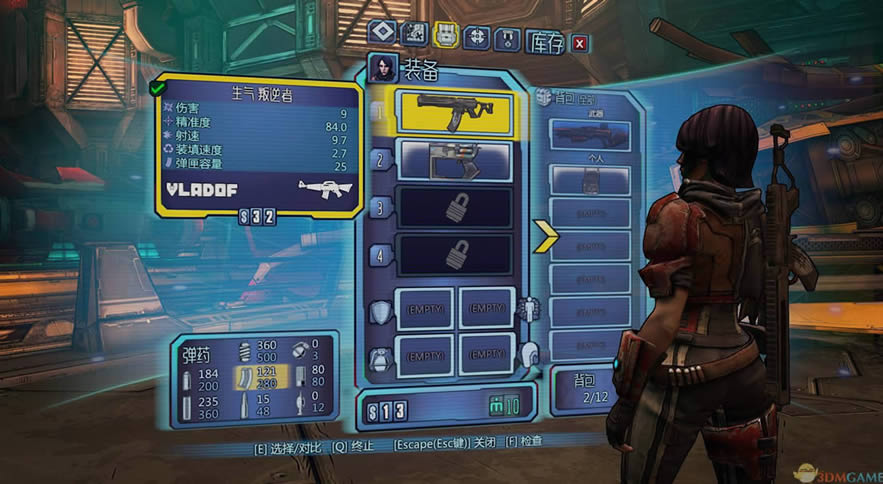This screenshot has width=883, height=484.
Task: Click the character portrait beside 装备
Action: (x=382, y=68)
